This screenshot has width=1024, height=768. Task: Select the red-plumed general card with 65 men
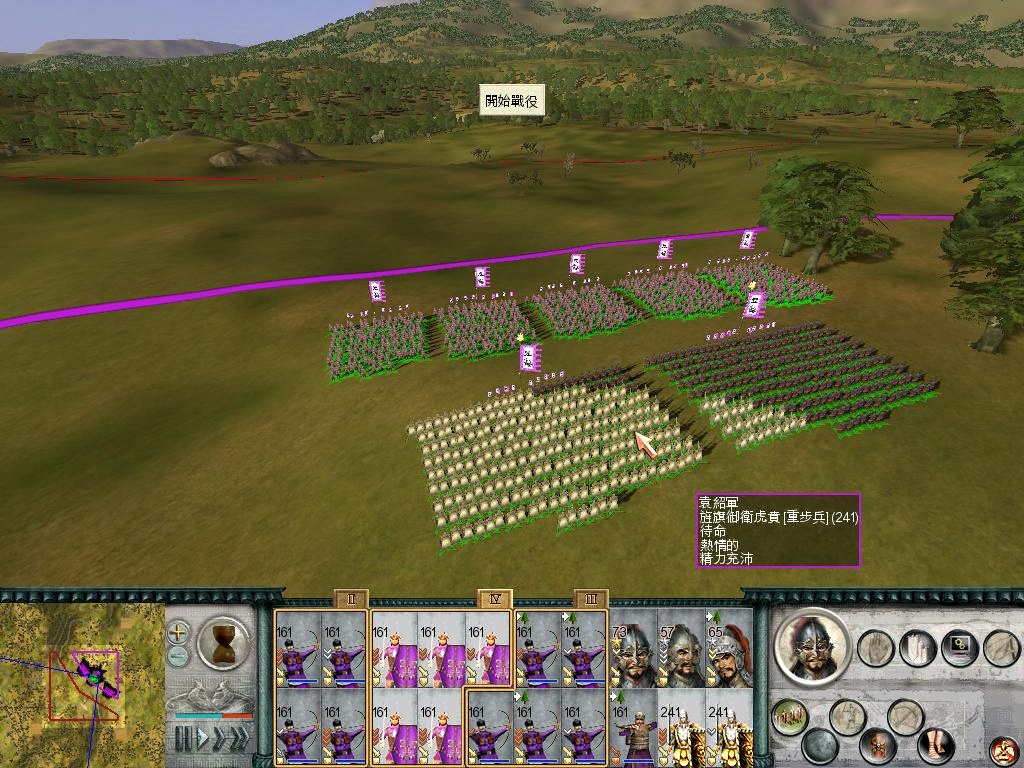(729, 649)
